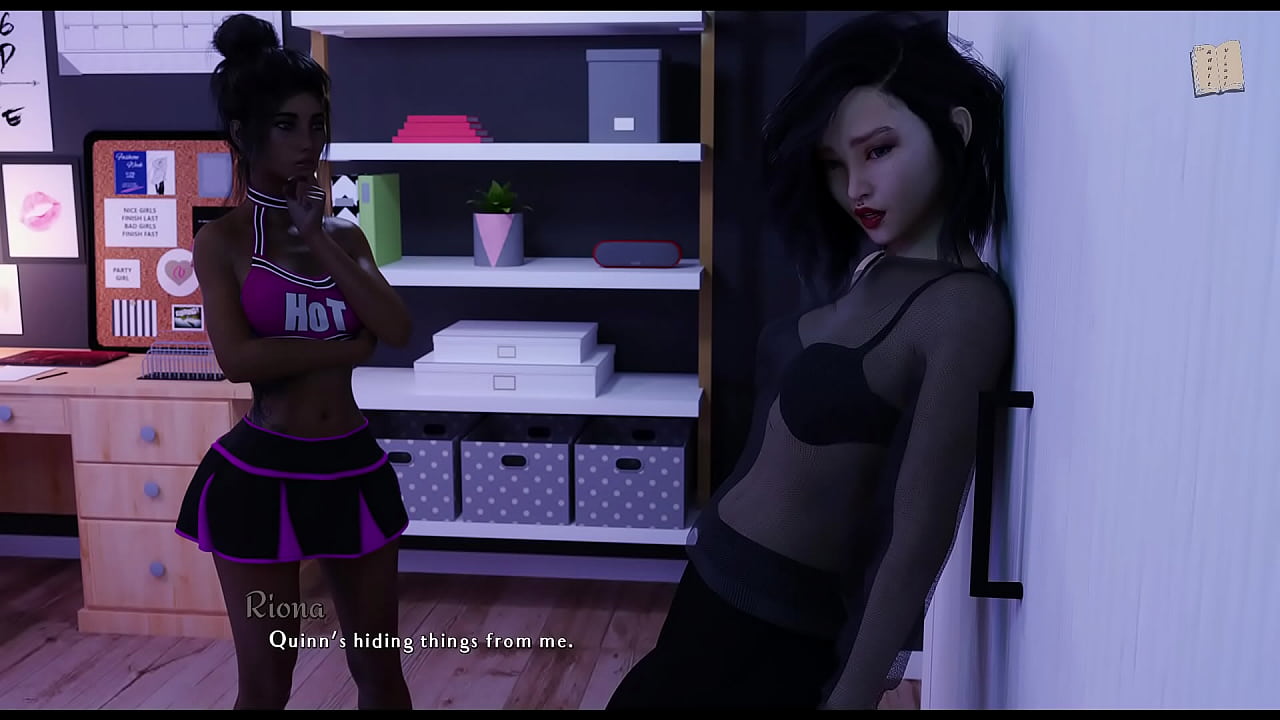Click Riona's name label above the dialogue
The height and width of the screenshot is (720, 1280).
pyautogui.click(x=285, y=606)
